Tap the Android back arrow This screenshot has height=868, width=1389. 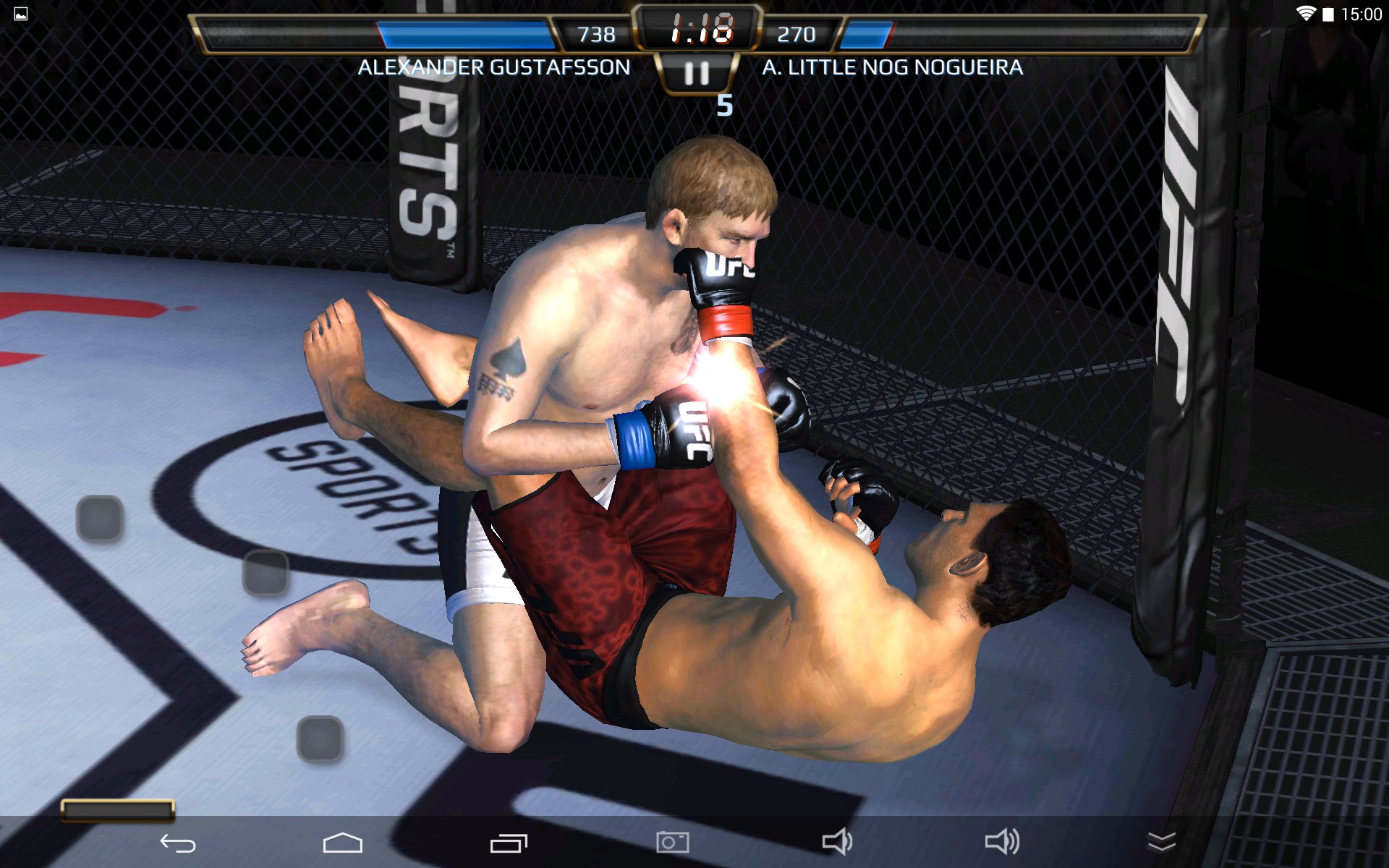click(178, 843)
